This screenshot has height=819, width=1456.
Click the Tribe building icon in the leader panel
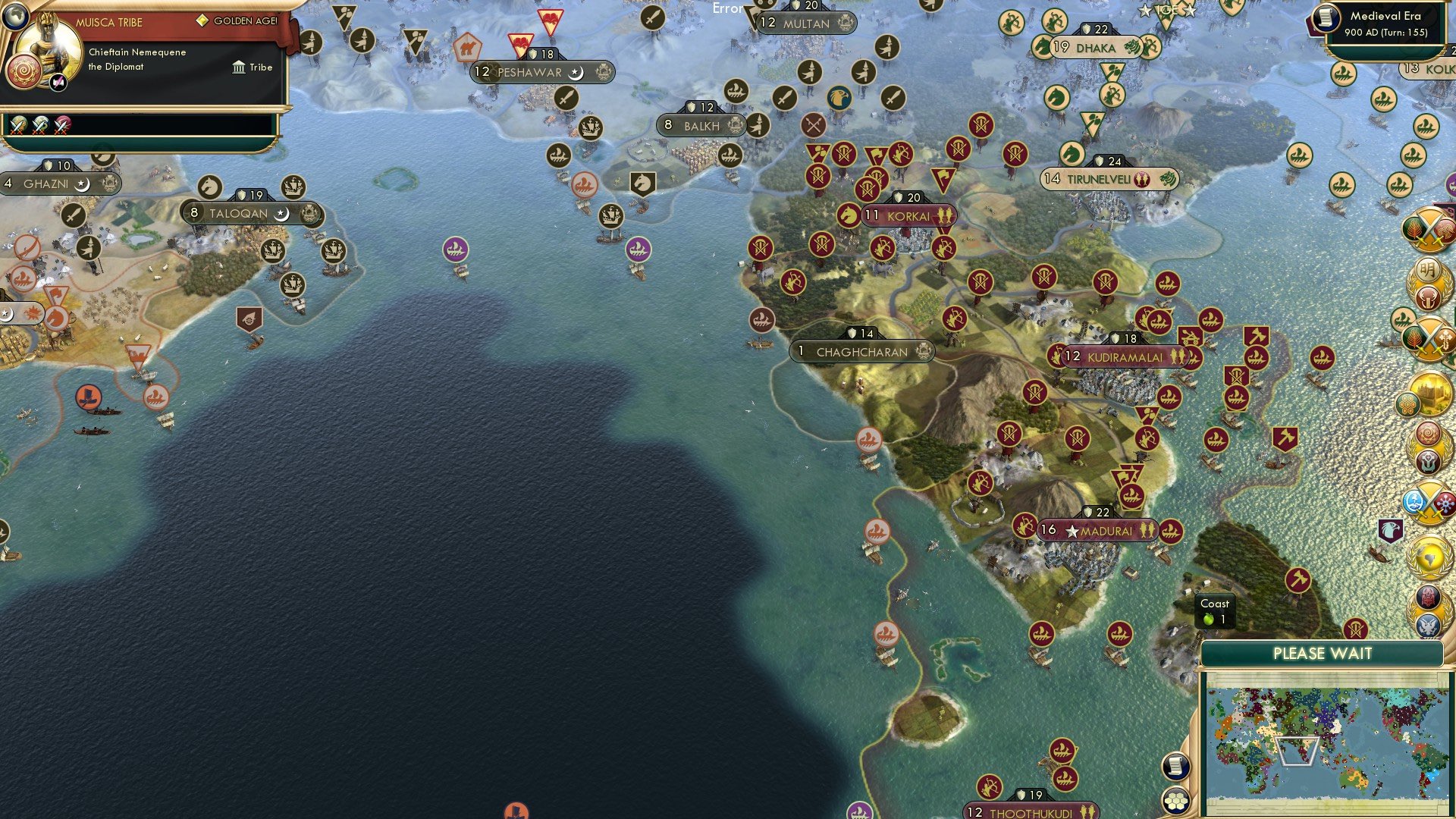[238, 67]
